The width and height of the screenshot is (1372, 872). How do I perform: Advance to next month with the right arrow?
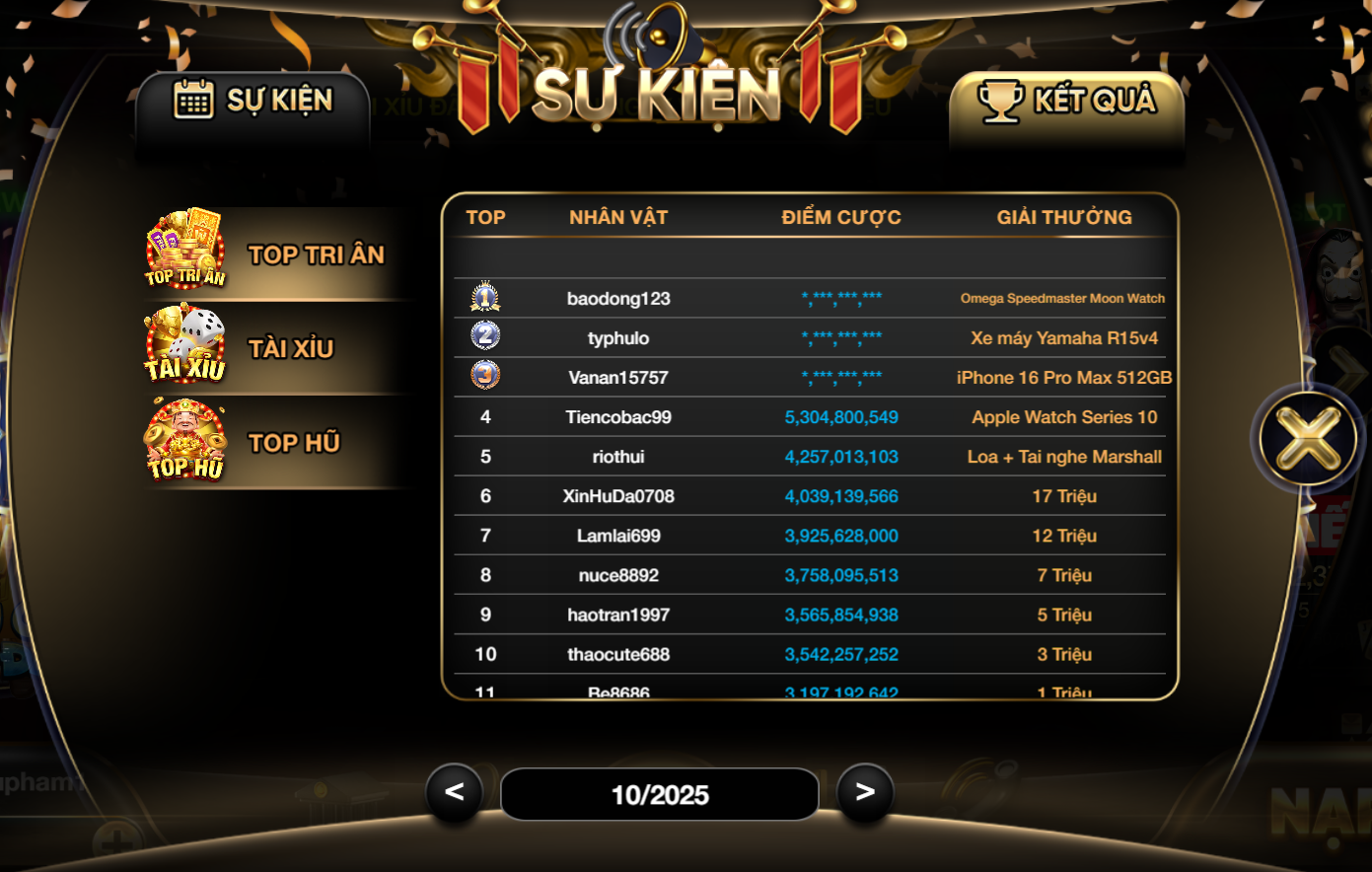[x=865, y=794]
